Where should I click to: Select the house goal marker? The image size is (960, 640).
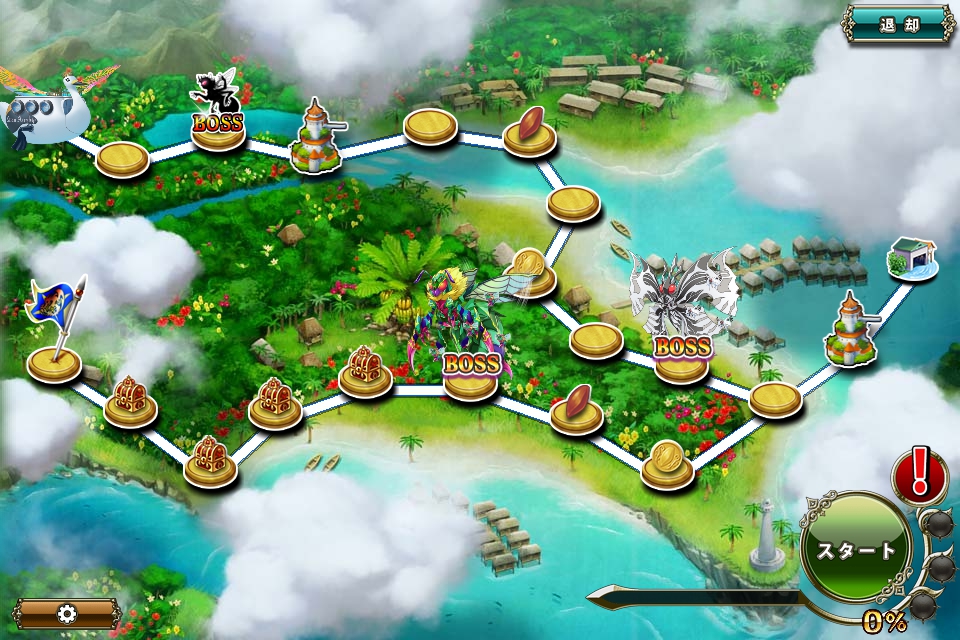911,259
